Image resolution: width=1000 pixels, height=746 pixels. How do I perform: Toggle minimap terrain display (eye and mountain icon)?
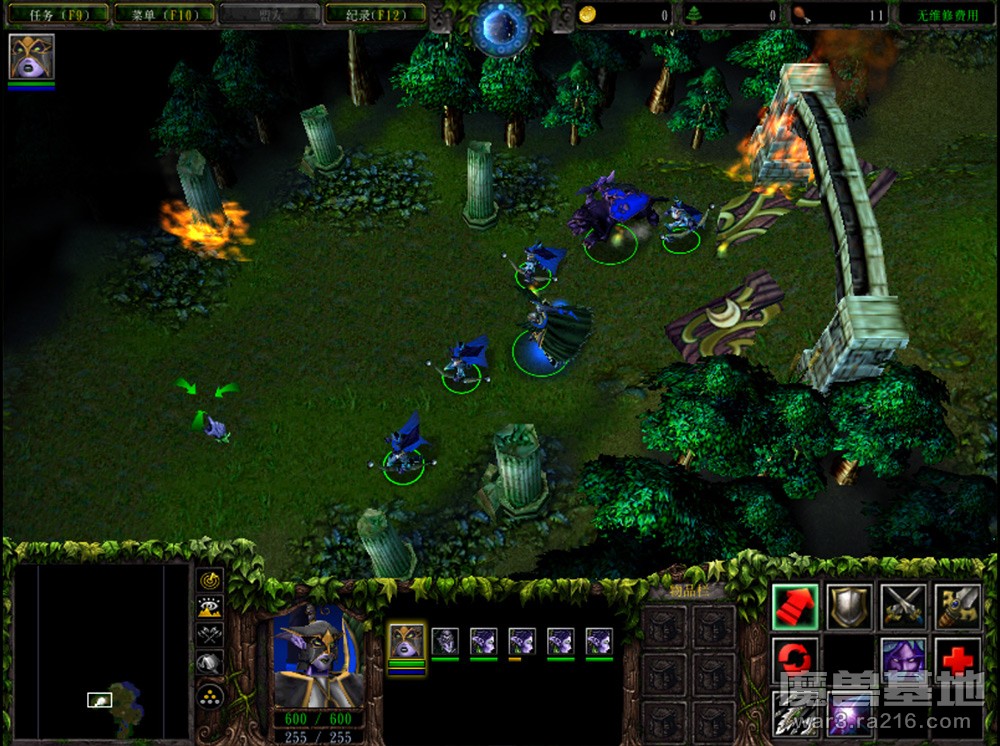click(209, 606)
